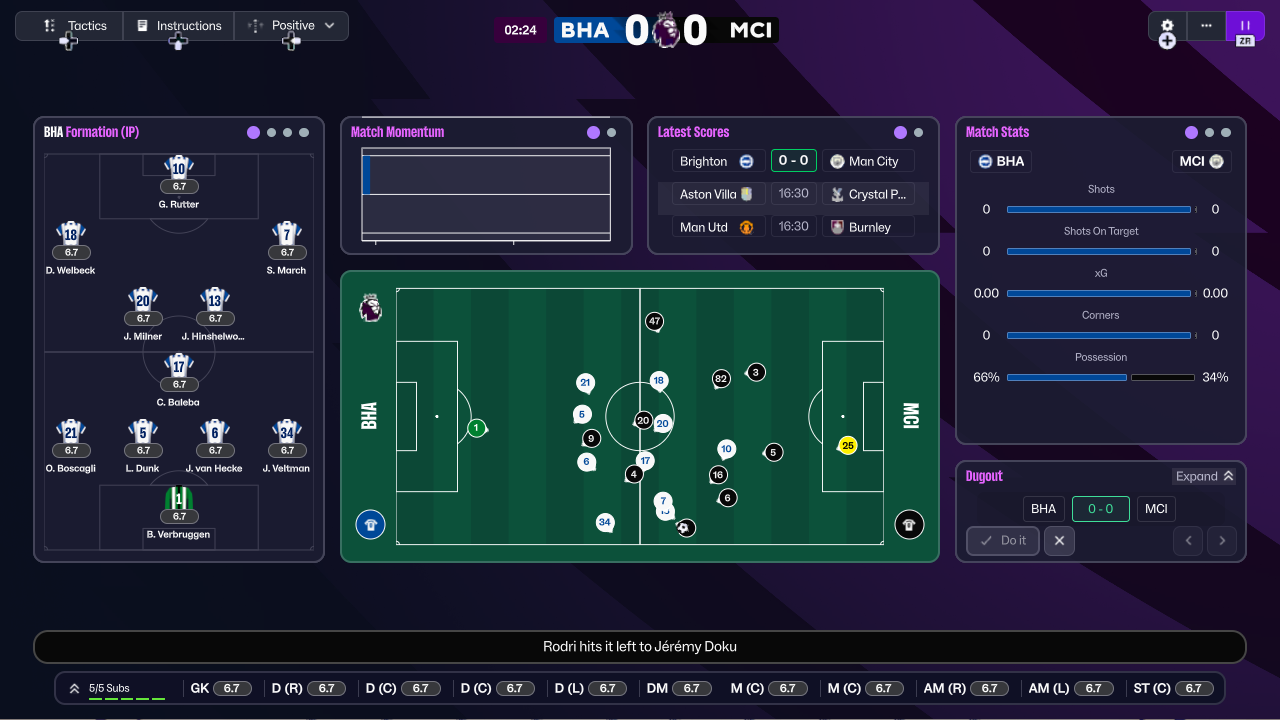Select the Aston Villa vs Crystal Palace fixture
Viewport: 1280px width, 720px height.
pos(793,193)
